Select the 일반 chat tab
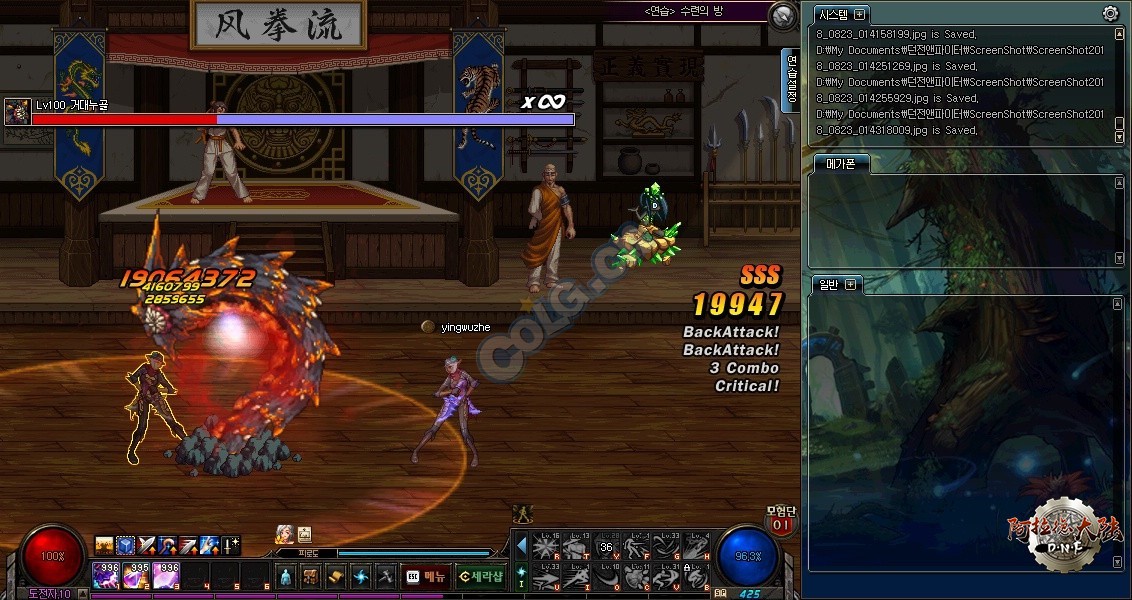Image resolution: width=1132 pixels, height=600 pixels. tap(826, 285)
